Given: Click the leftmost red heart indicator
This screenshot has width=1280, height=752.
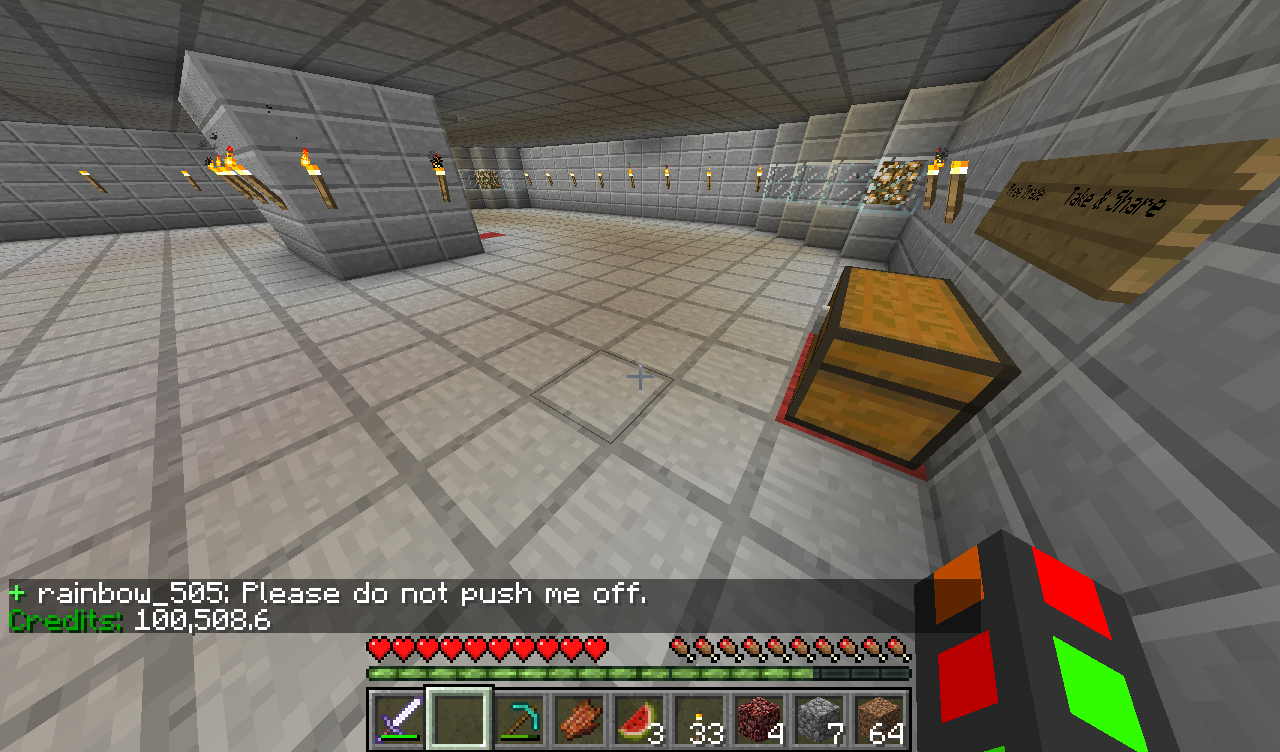Looking at the screenshot, I should (378, 646).
